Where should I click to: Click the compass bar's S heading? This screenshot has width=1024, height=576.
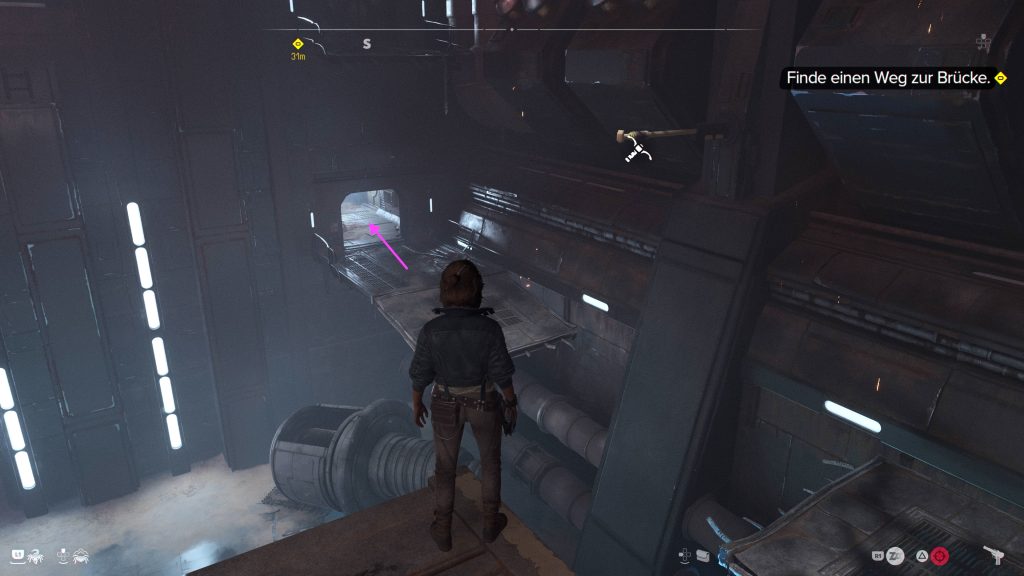click(x=367, y=44)
